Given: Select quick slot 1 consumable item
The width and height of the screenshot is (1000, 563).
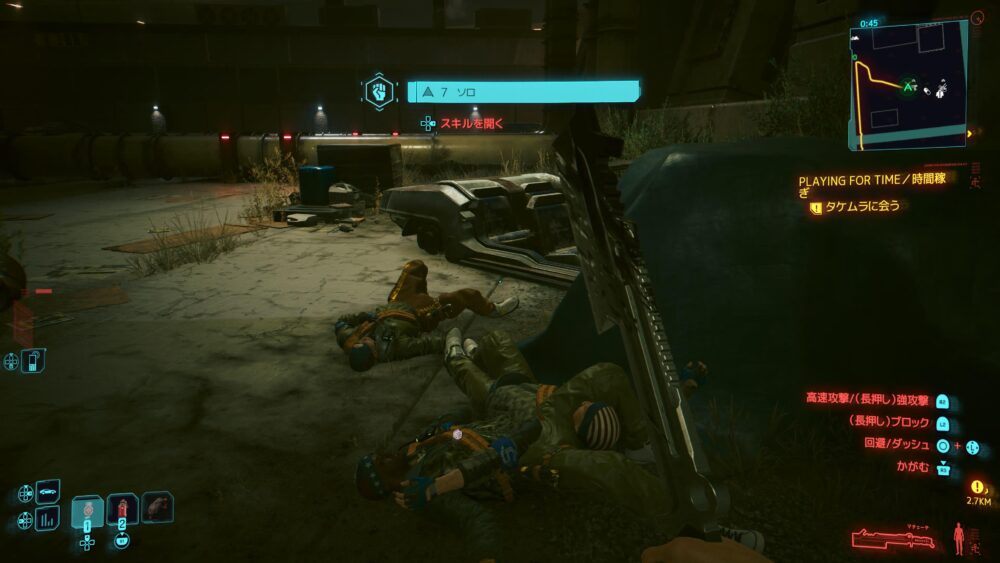Looking at the screenshot, I should tap(87, 509).
